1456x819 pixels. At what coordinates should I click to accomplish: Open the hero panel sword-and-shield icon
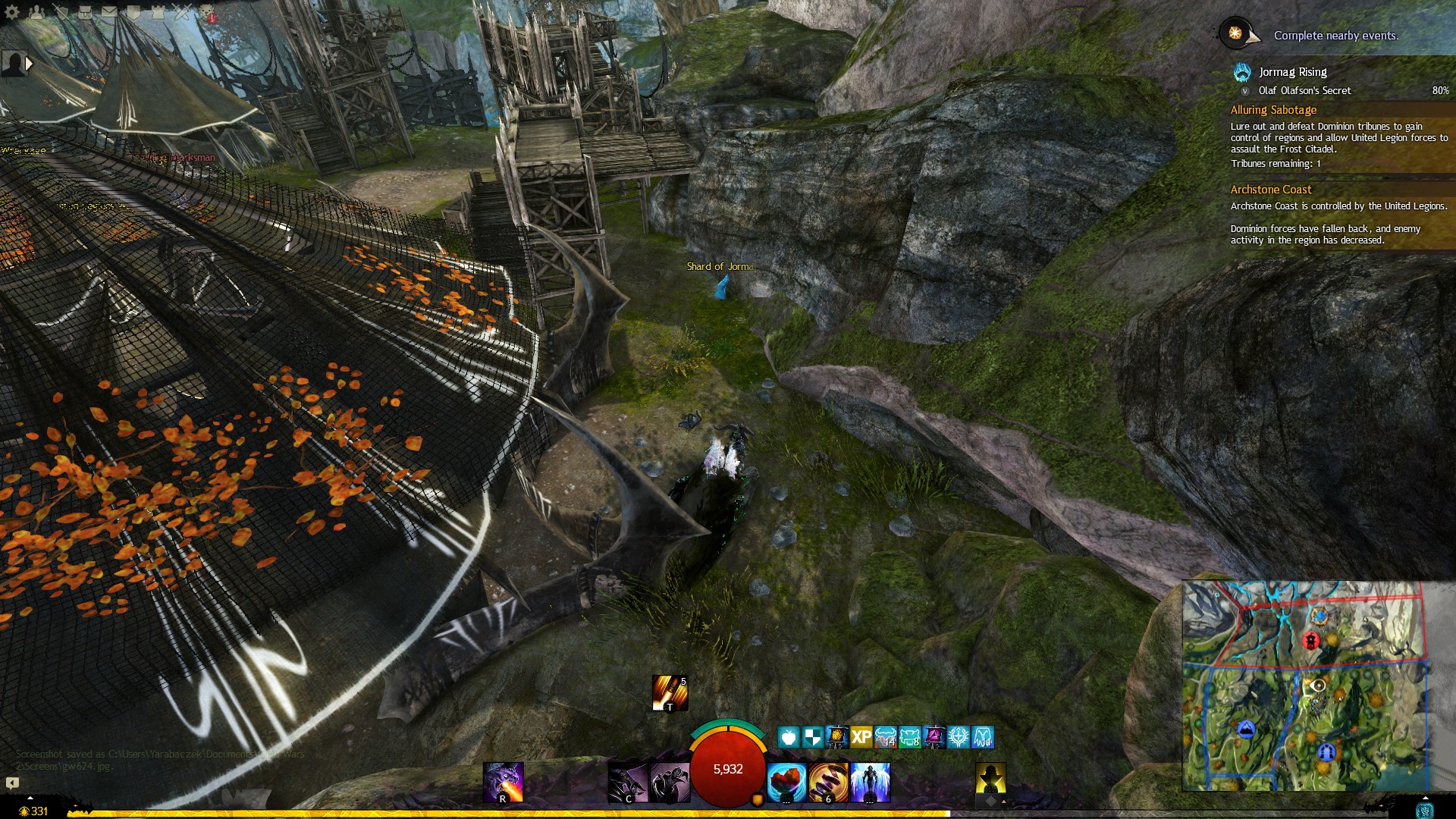[x=61, y=12]
